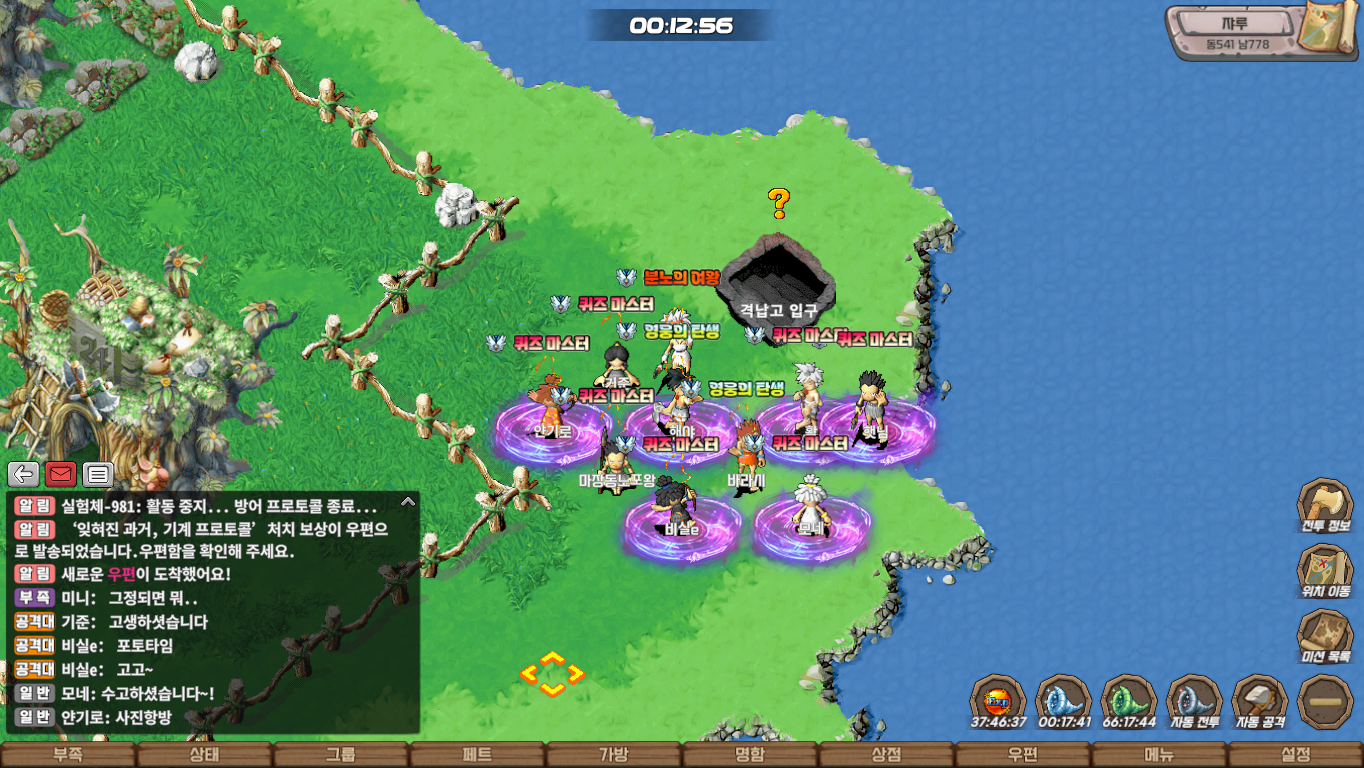Viewport: 1364px width, 768px height.
Task: Open the 가방 (bag) inventory
Action: [x=613, y=755]
